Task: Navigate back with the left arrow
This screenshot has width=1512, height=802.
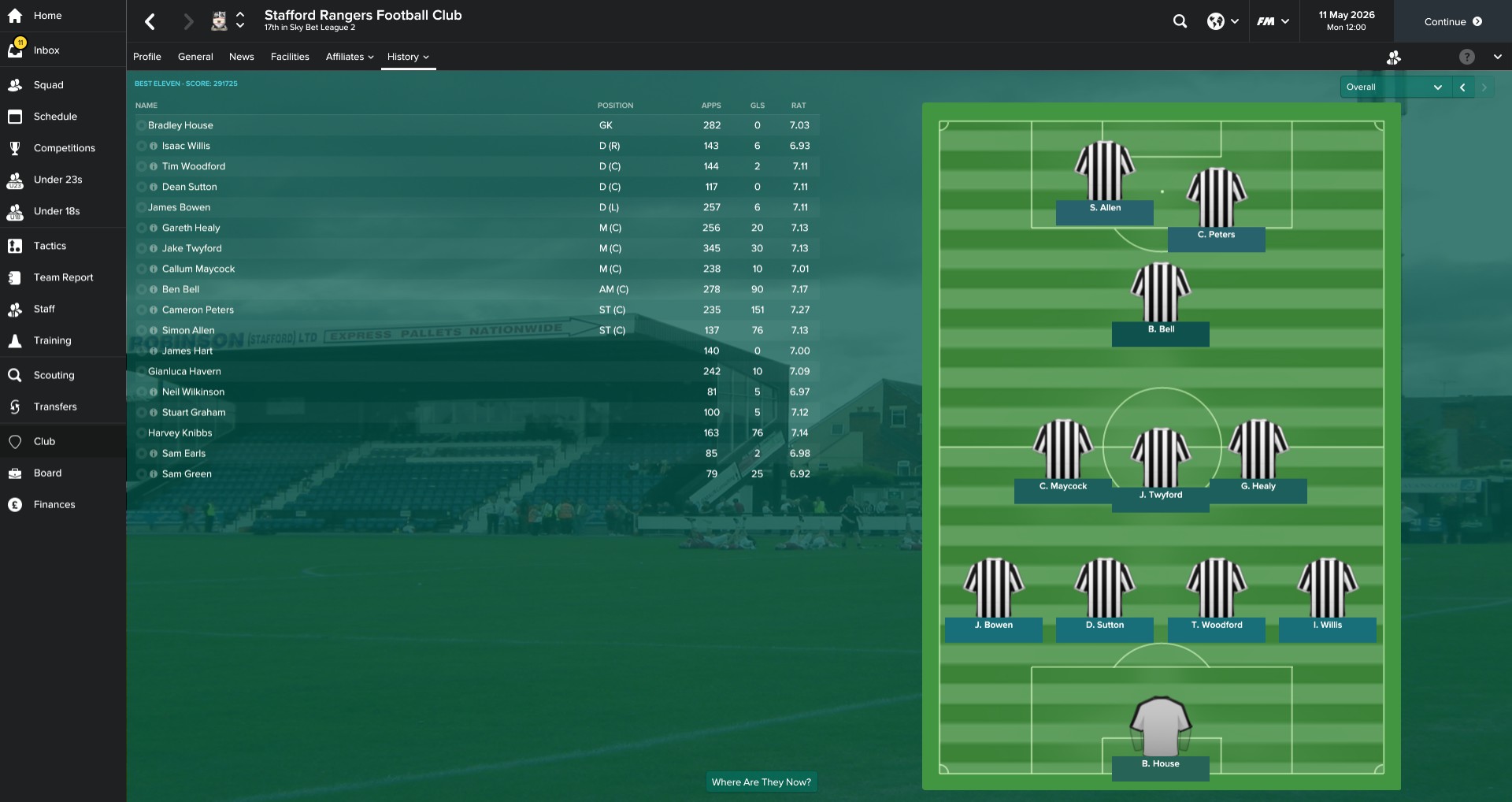Action: point(150,21)
